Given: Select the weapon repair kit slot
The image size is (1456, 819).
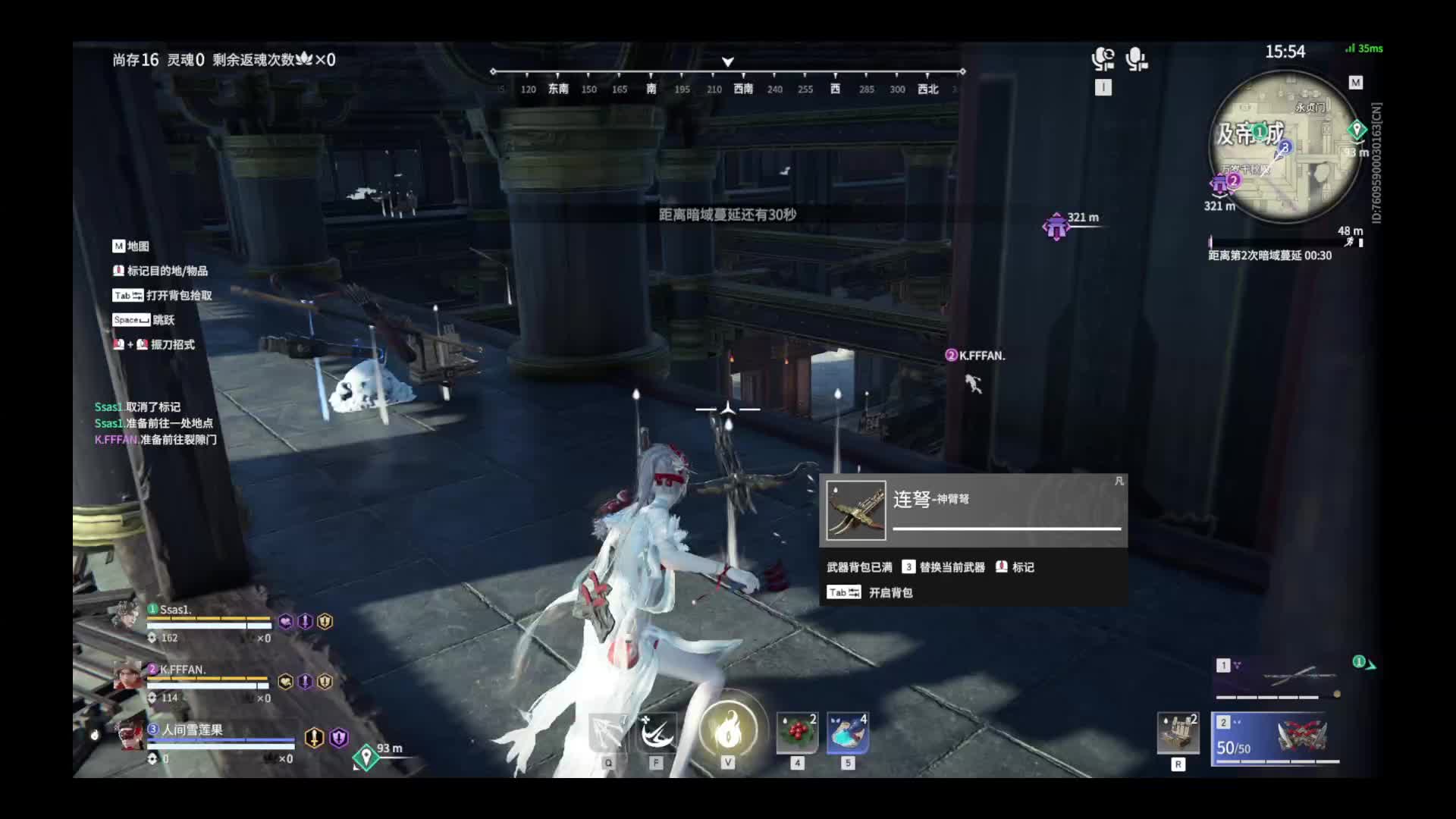Looking at the screenshot, I should [x=1178, y=733].
